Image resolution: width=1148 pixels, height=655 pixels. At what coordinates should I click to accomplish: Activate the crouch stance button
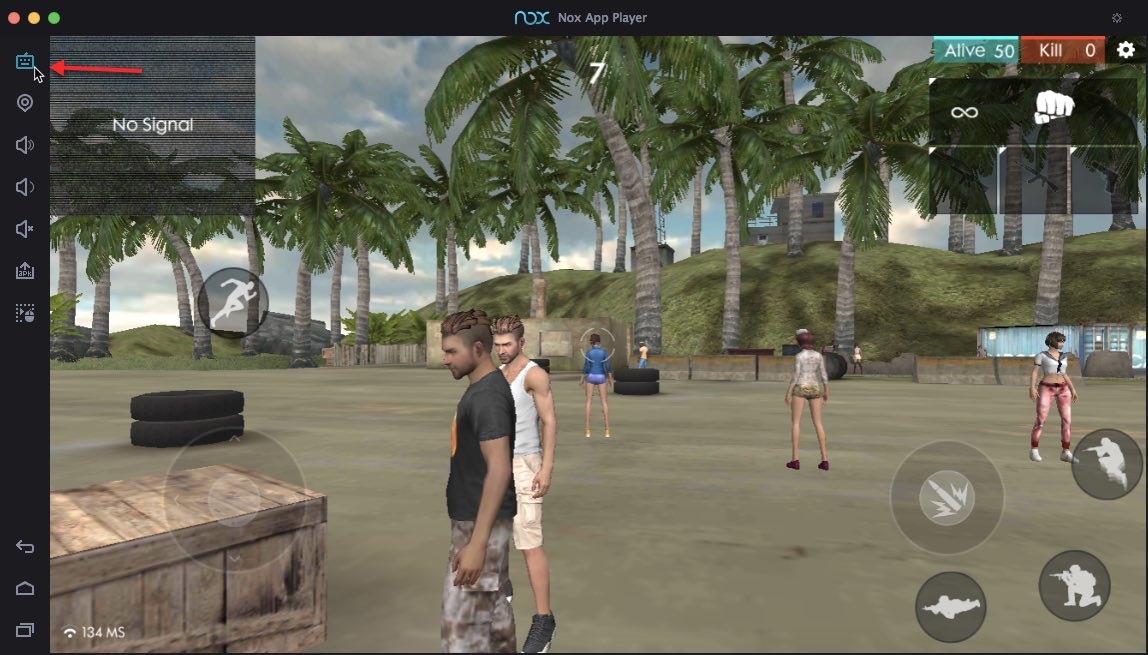point(1074,585)
